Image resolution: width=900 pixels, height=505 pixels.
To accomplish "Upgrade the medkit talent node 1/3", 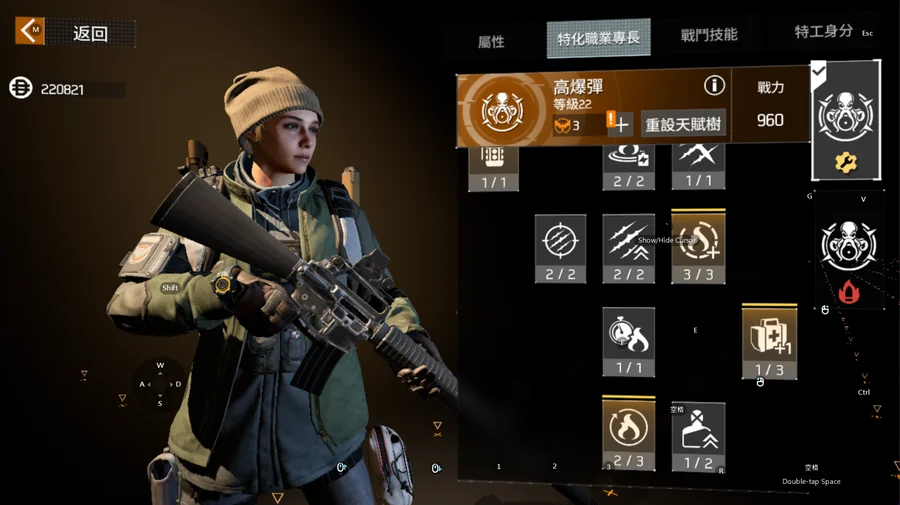I will 768,341.
